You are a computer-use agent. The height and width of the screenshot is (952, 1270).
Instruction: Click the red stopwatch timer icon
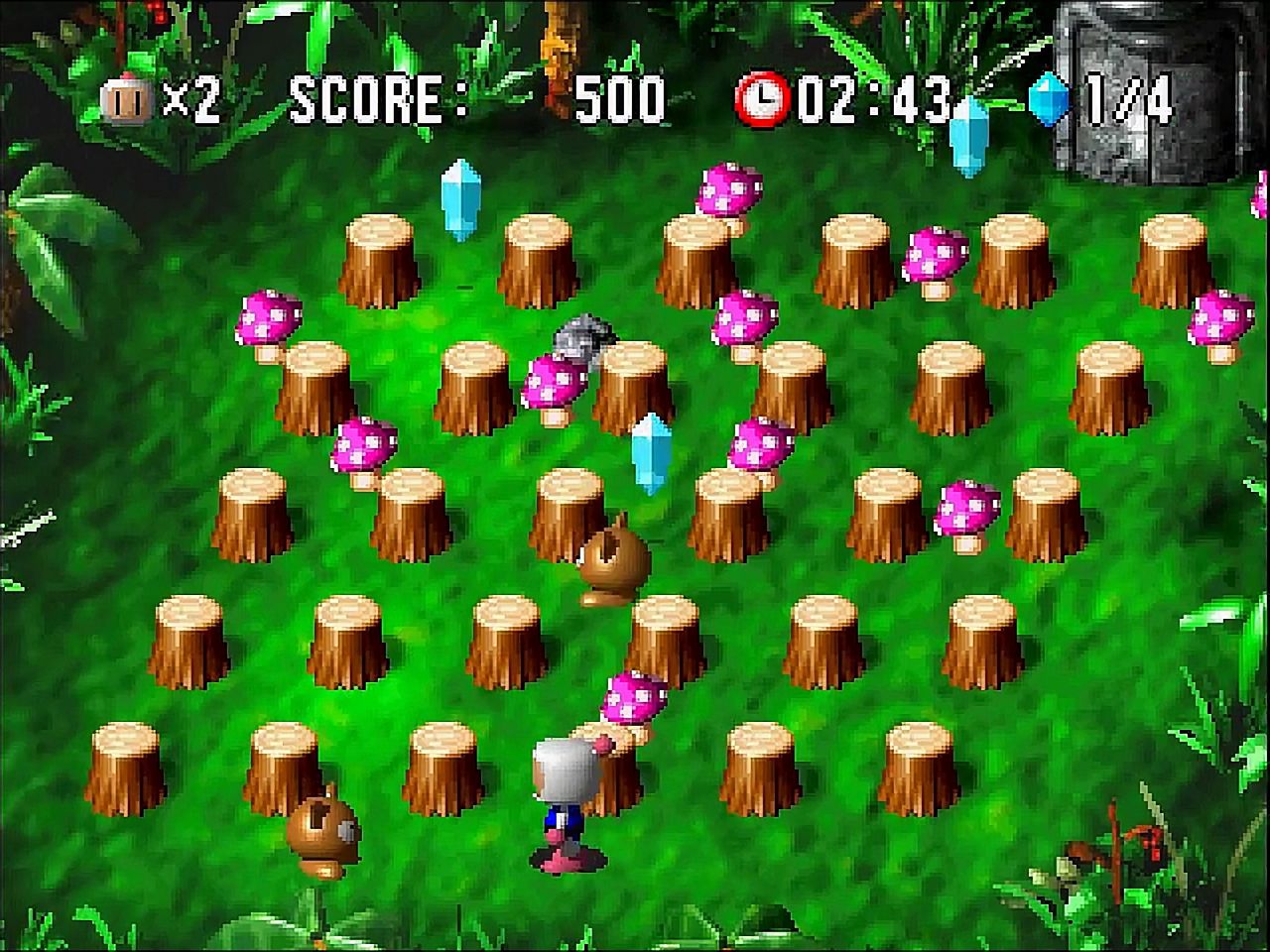[x=762, y=96]
